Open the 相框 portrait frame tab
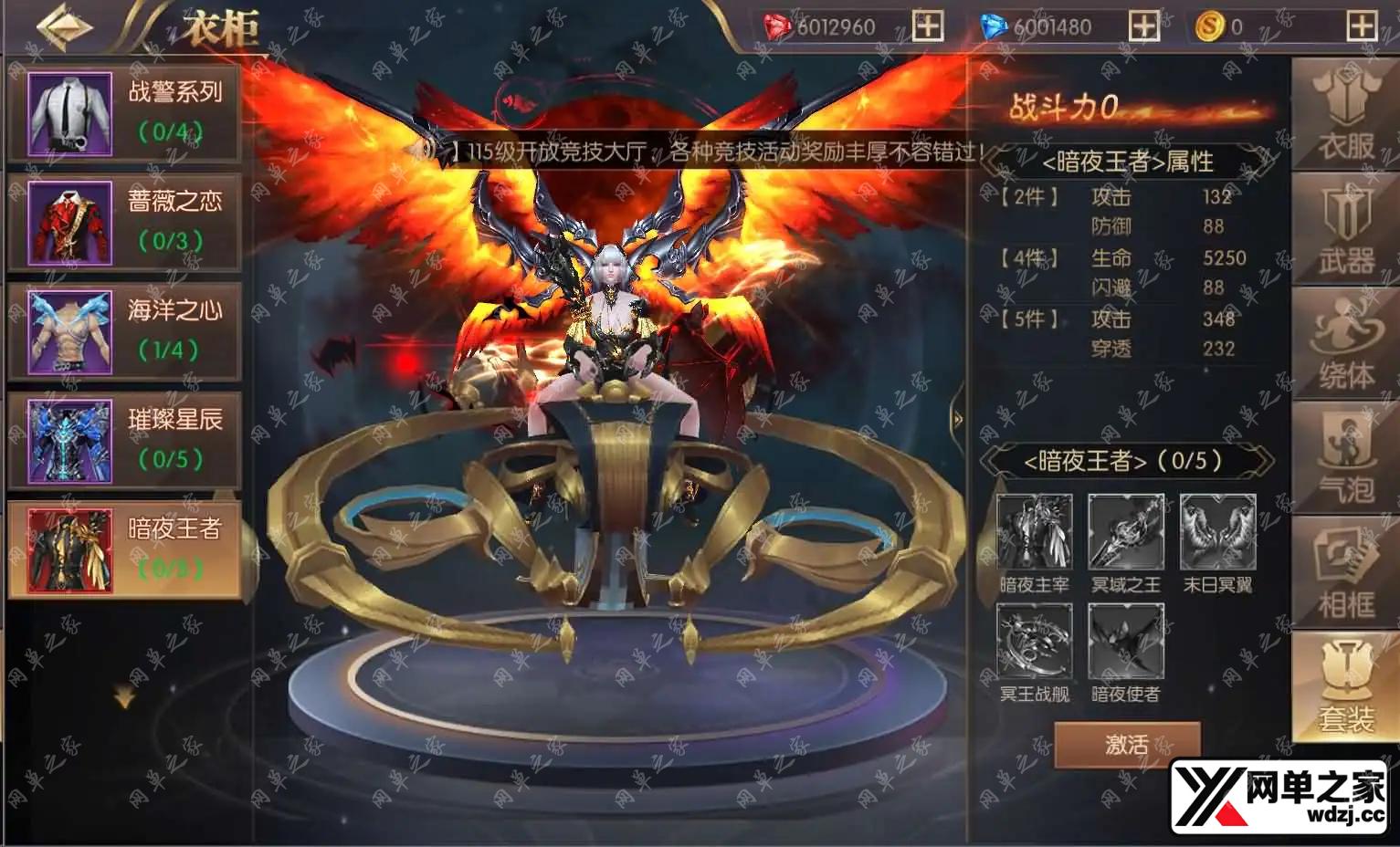1400x847 pixels. pyautogui.click(x=1345, y=573)
